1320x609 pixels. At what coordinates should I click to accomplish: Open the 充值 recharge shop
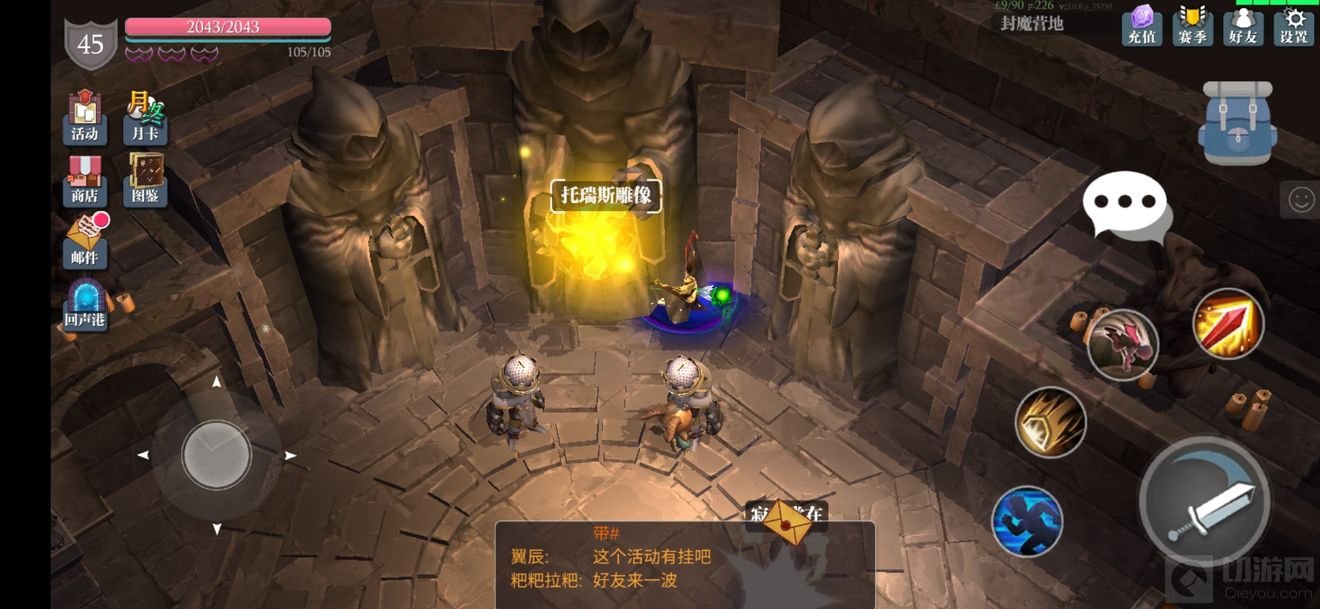coord(1141,25)
